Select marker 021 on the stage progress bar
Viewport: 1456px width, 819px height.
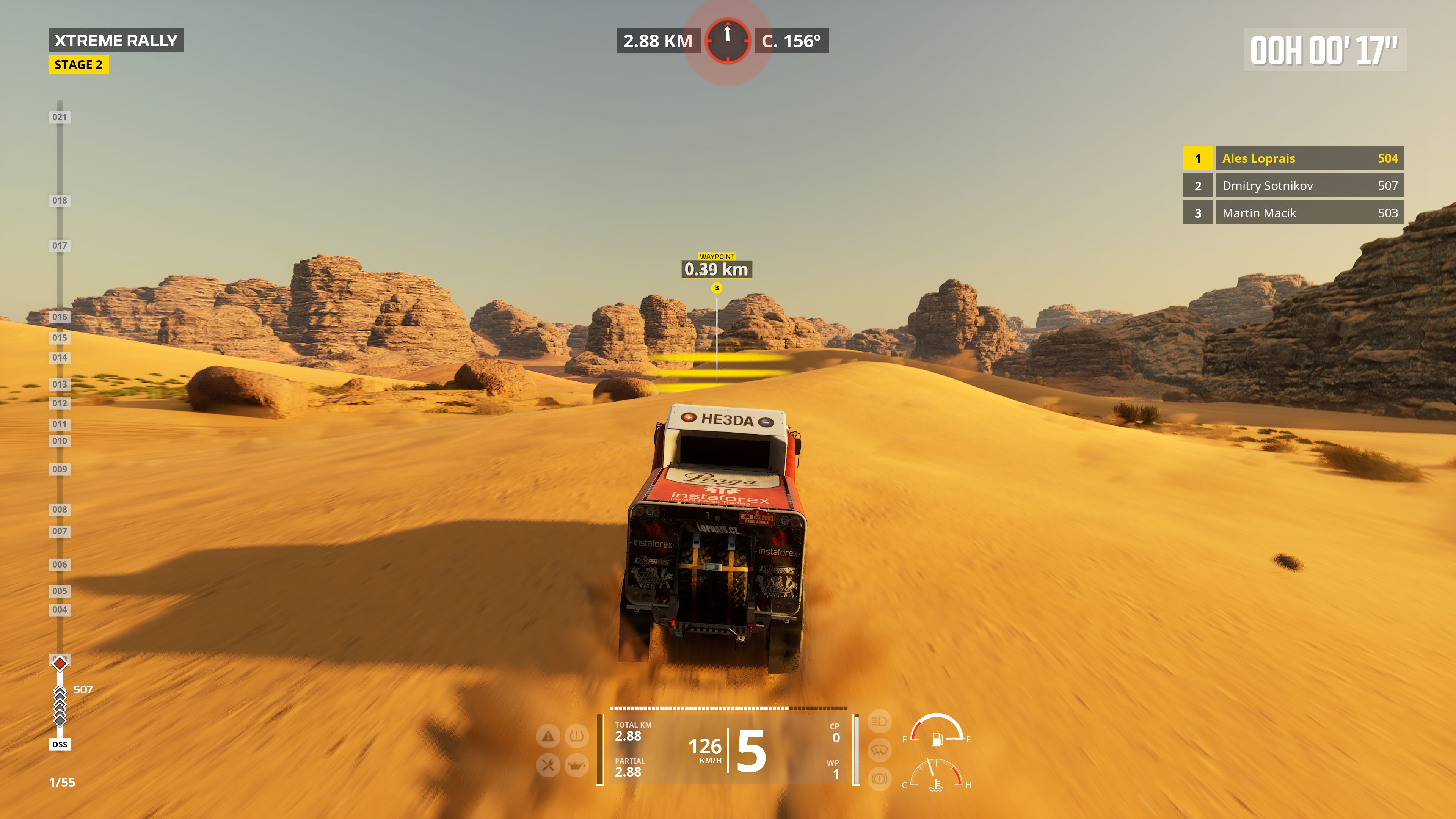[60, 117]
